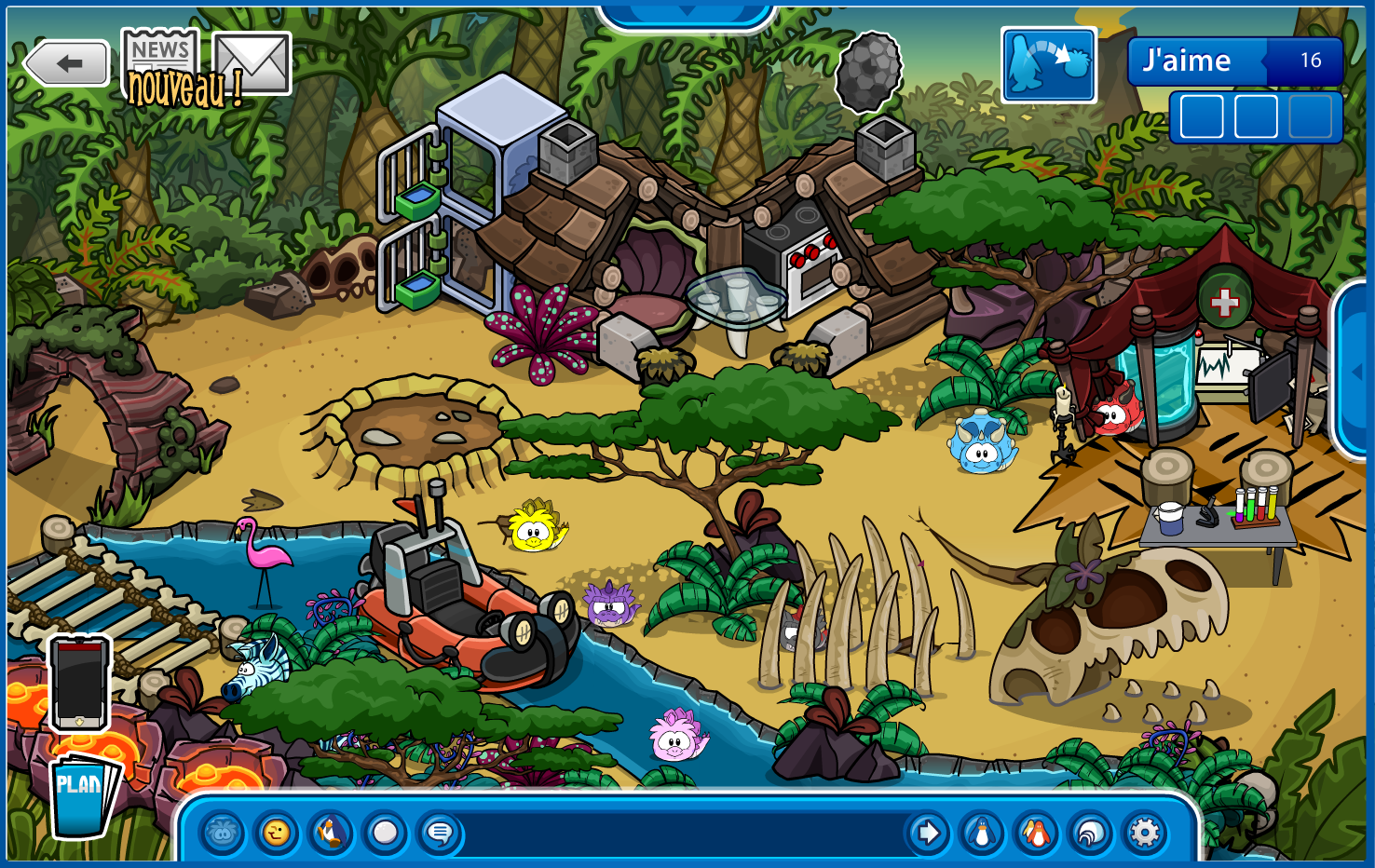
Task: Select the snowball throw button
Action: tap(385, 833)
